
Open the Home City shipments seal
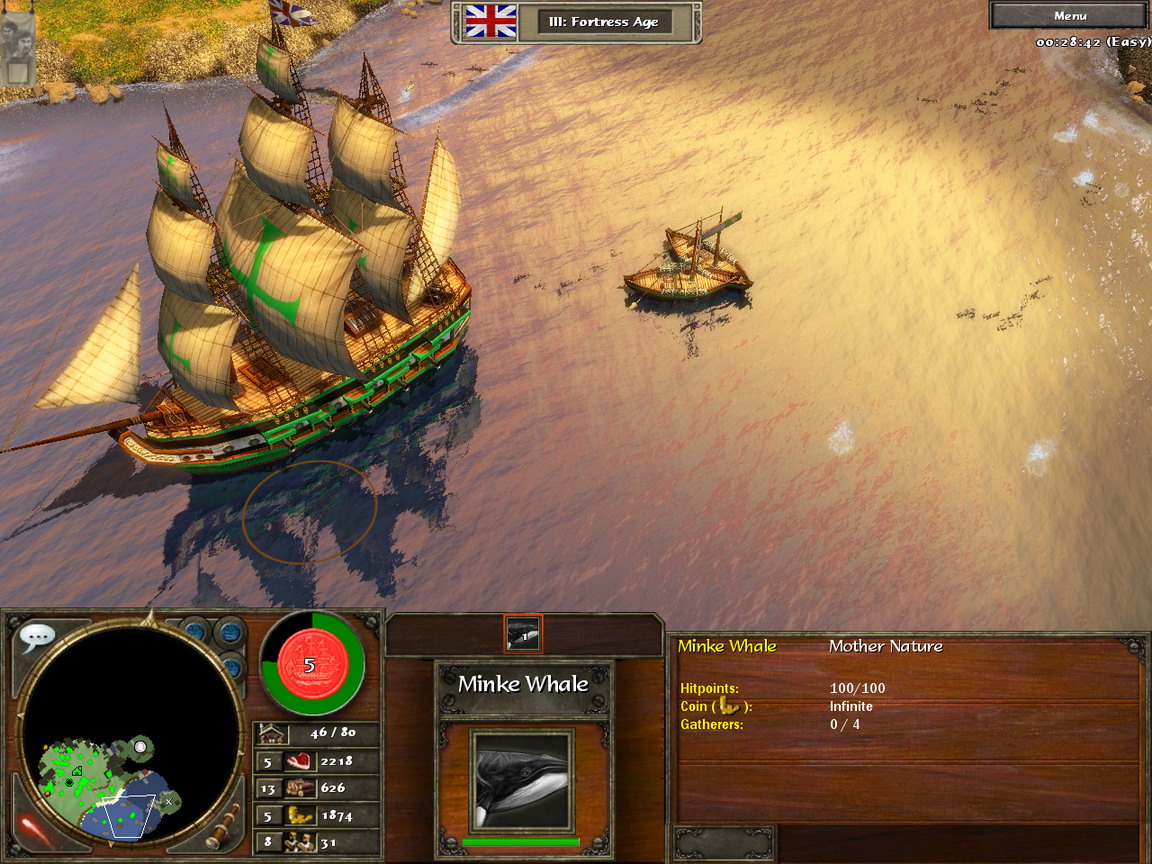pyautogui.click(x=309, y=664)
